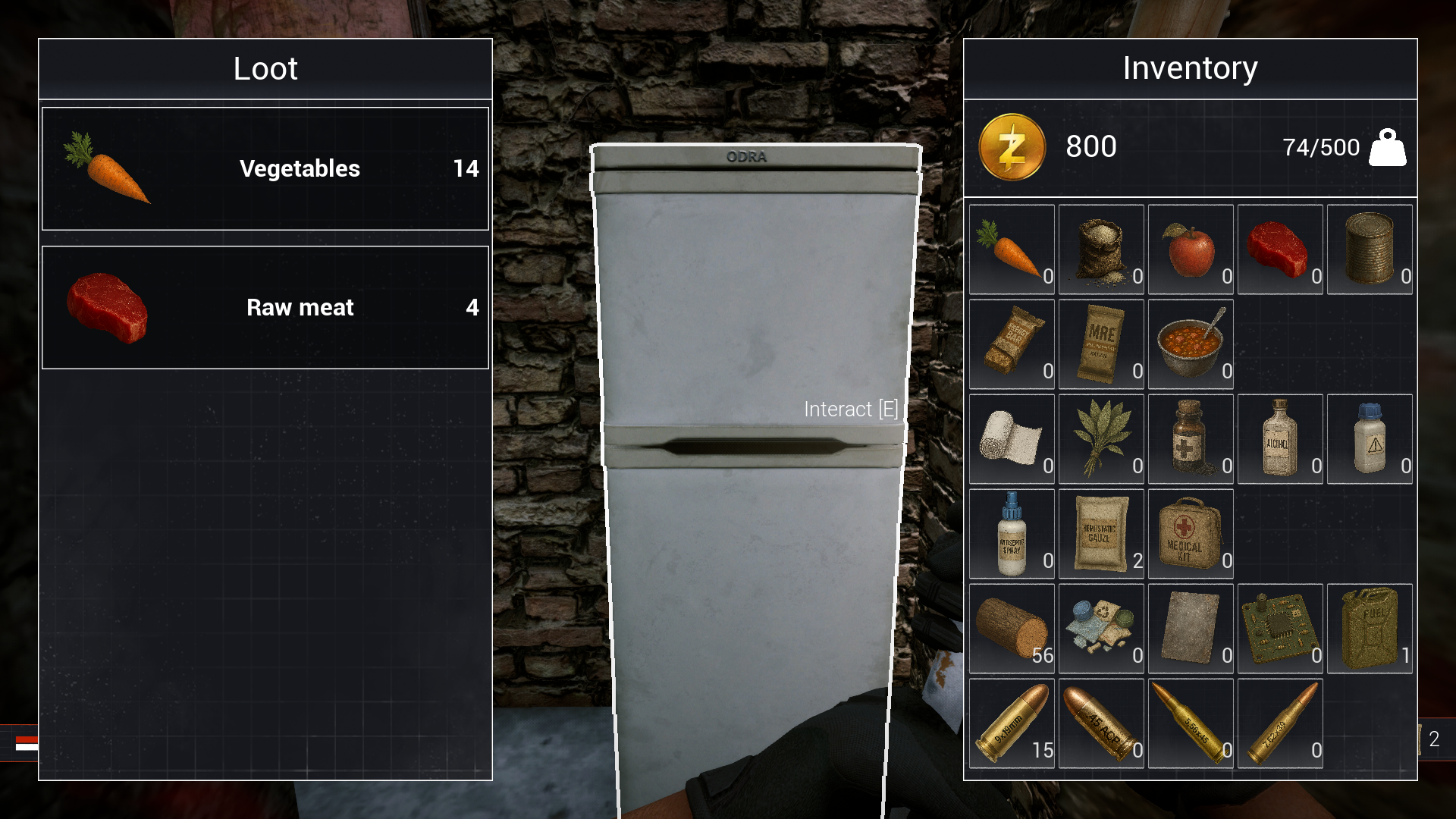Select the wood log slot
Viewport: 1456px width, 819px height.
[1012, 629]
